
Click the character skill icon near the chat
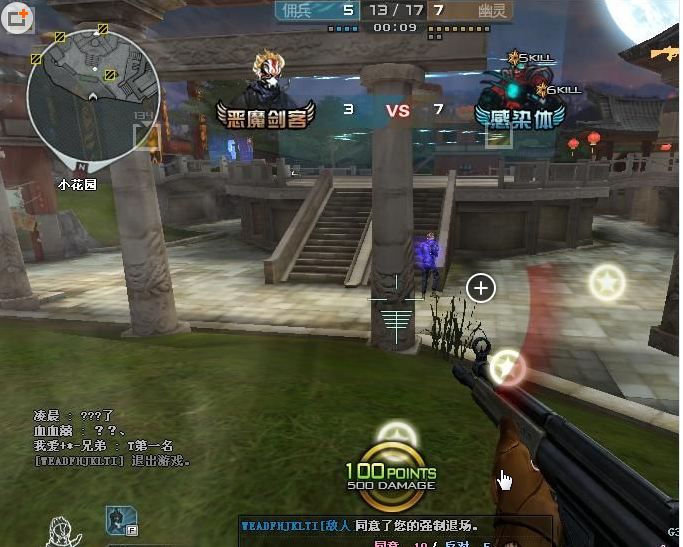pos(121,520)
